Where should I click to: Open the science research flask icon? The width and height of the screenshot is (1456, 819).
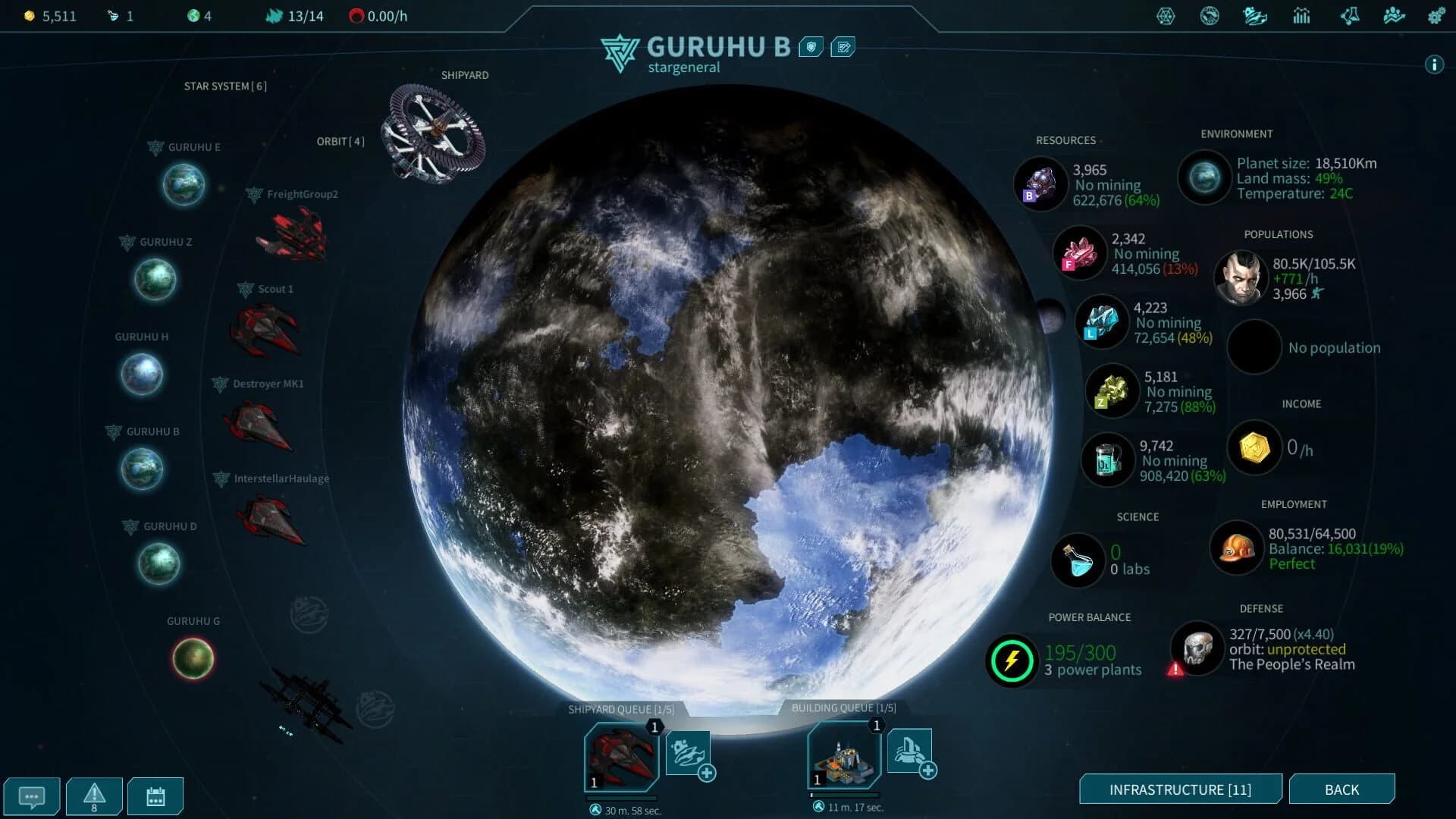(1351, 16)
